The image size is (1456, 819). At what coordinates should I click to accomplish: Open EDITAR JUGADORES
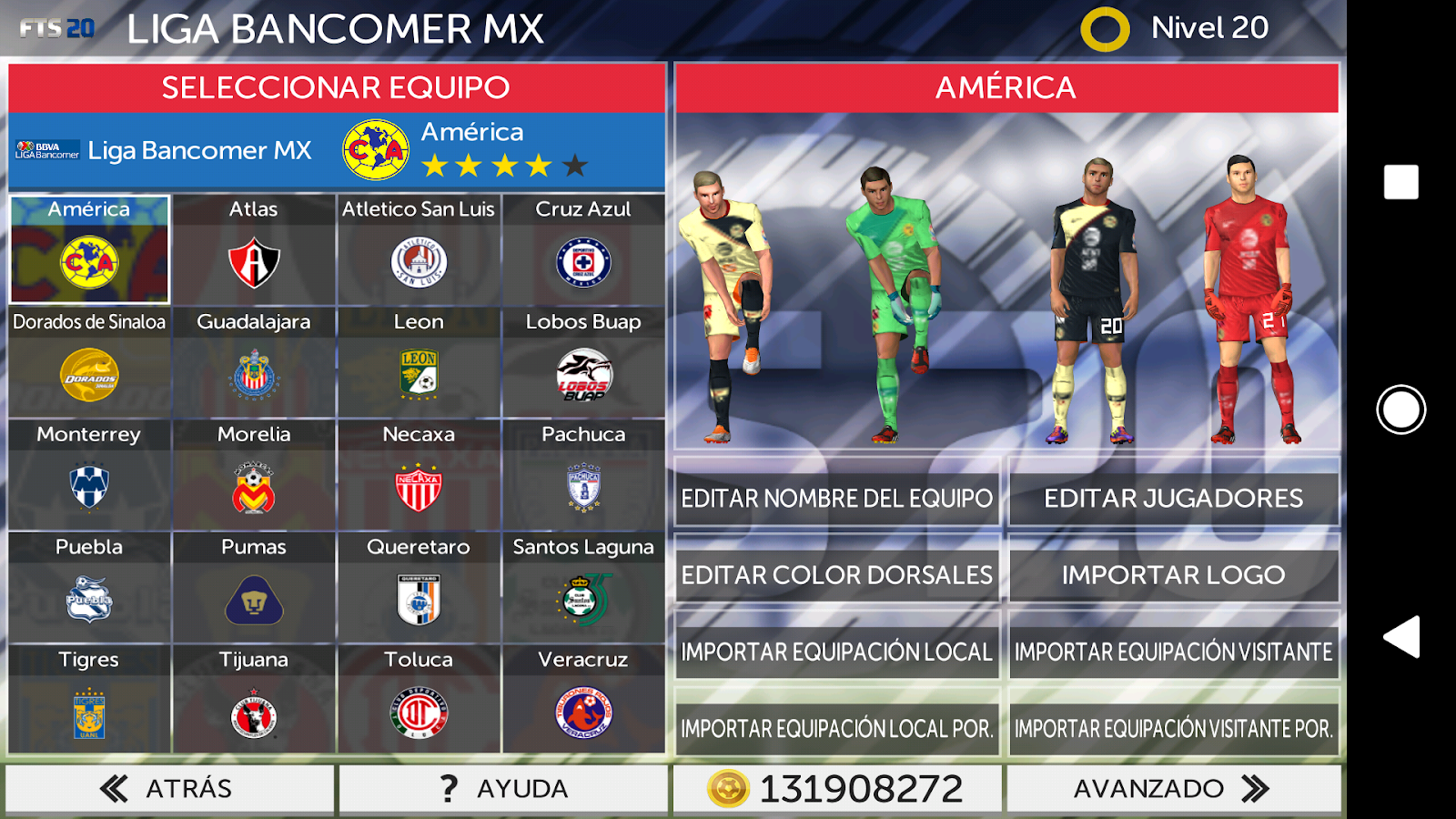point(1172,498)
